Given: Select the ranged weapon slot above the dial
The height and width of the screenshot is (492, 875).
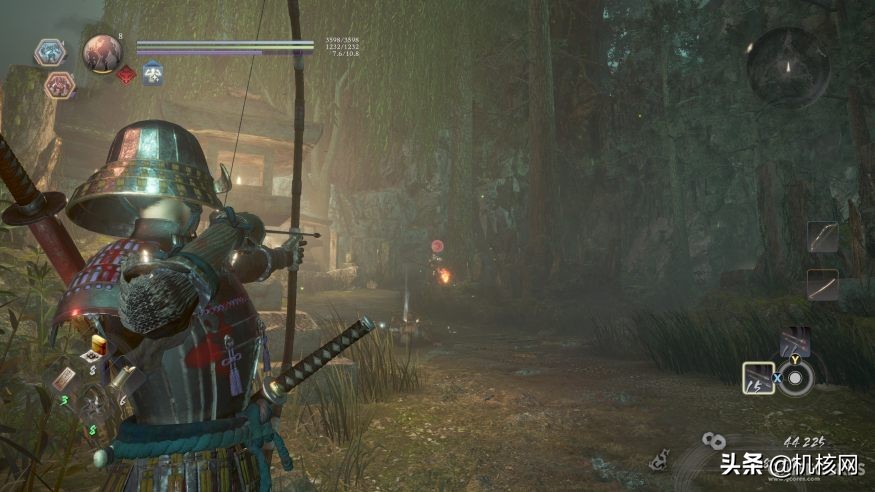Looking at the screenshot, I should 795,343.
